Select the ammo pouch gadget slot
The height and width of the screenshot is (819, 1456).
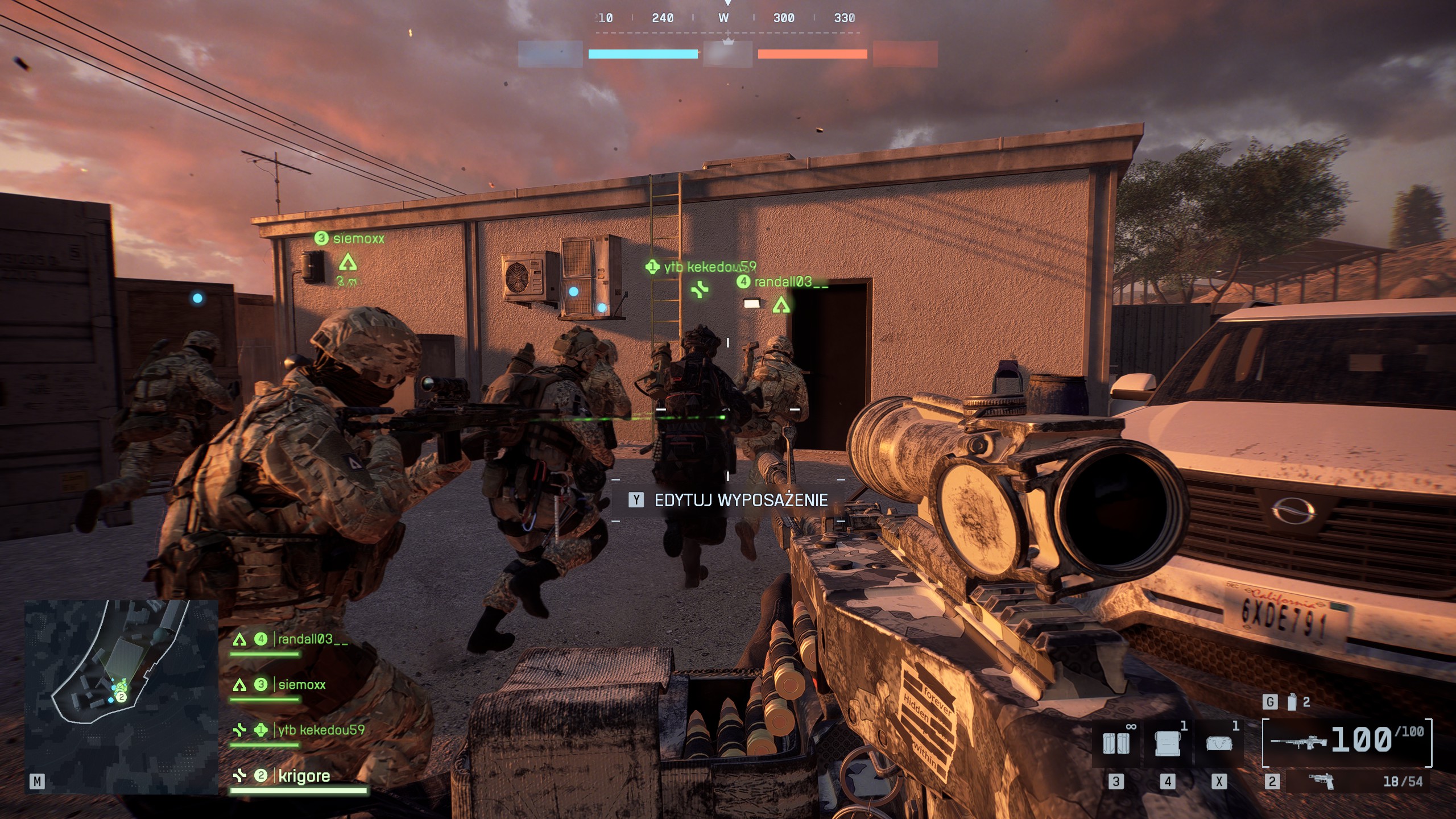1116,743
